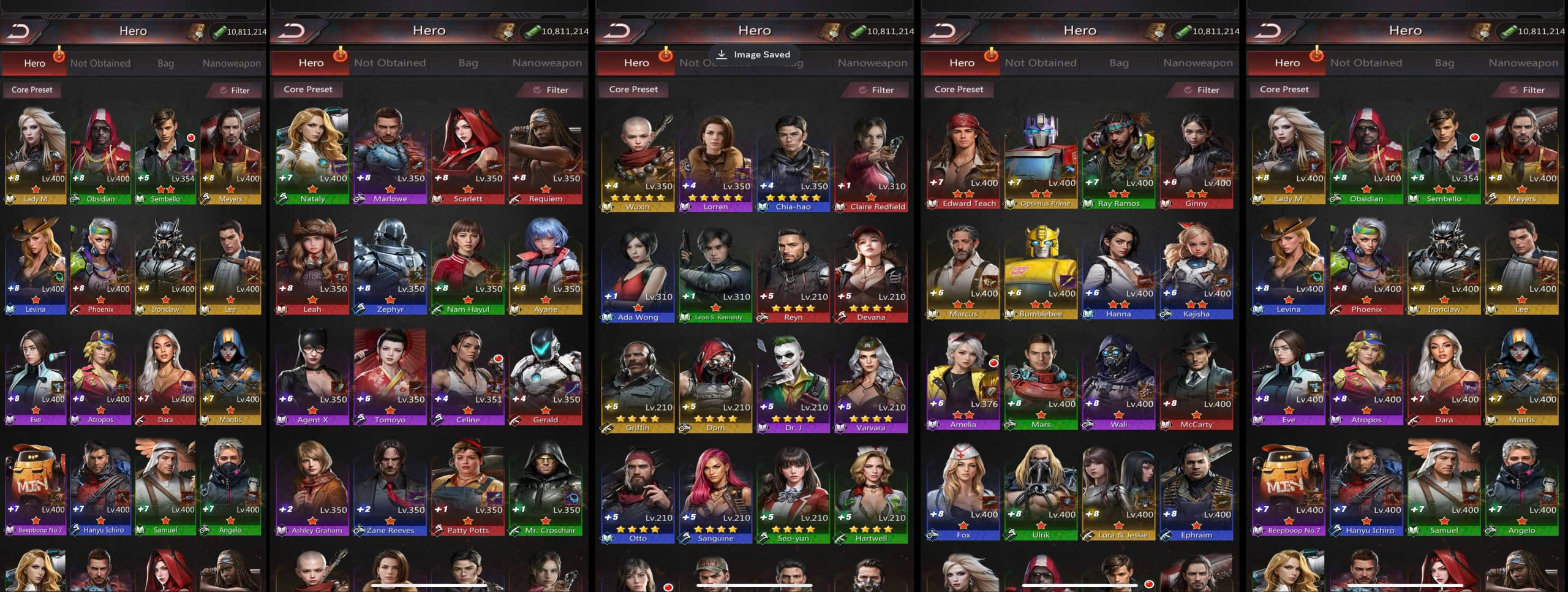1568x592 pixels.
Task: Open the Patty Potts card
Action: pyautogui.click(x=468, y=485)
